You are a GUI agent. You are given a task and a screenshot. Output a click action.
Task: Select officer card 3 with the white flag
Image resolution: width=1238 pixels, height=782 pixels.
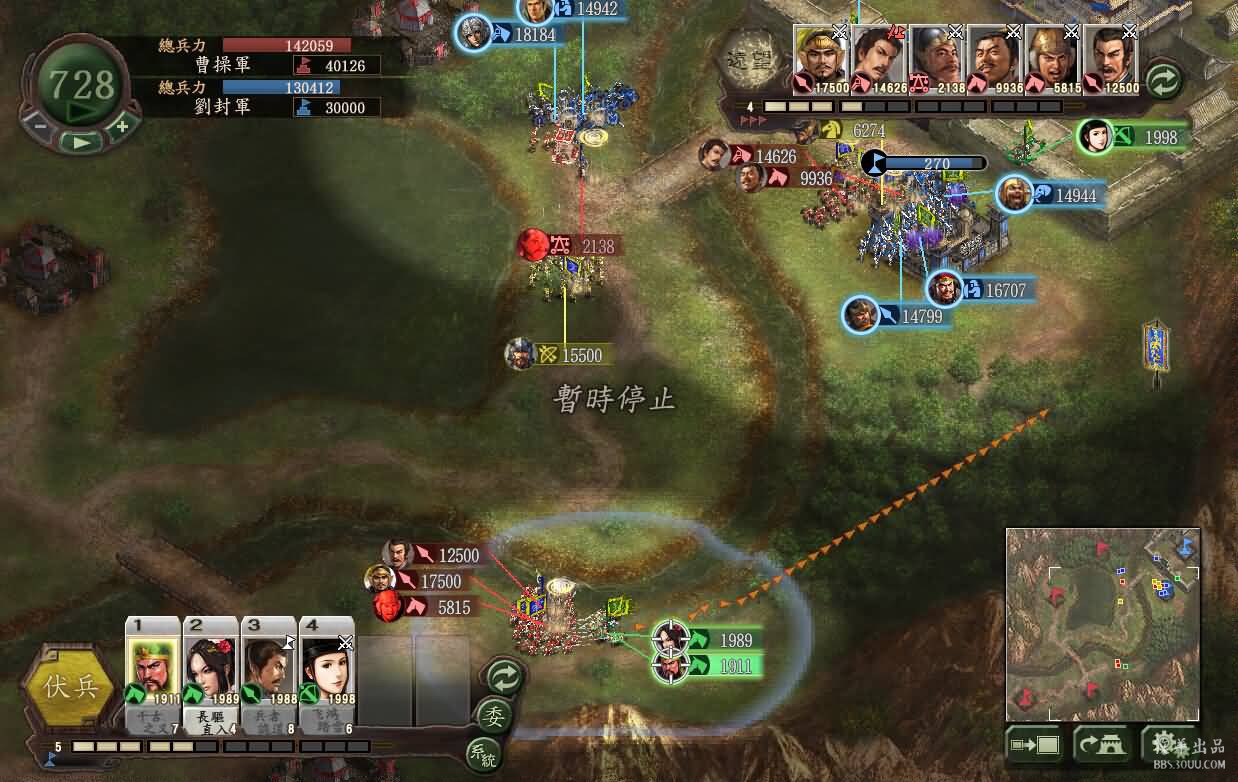click(x=268, y=667)
